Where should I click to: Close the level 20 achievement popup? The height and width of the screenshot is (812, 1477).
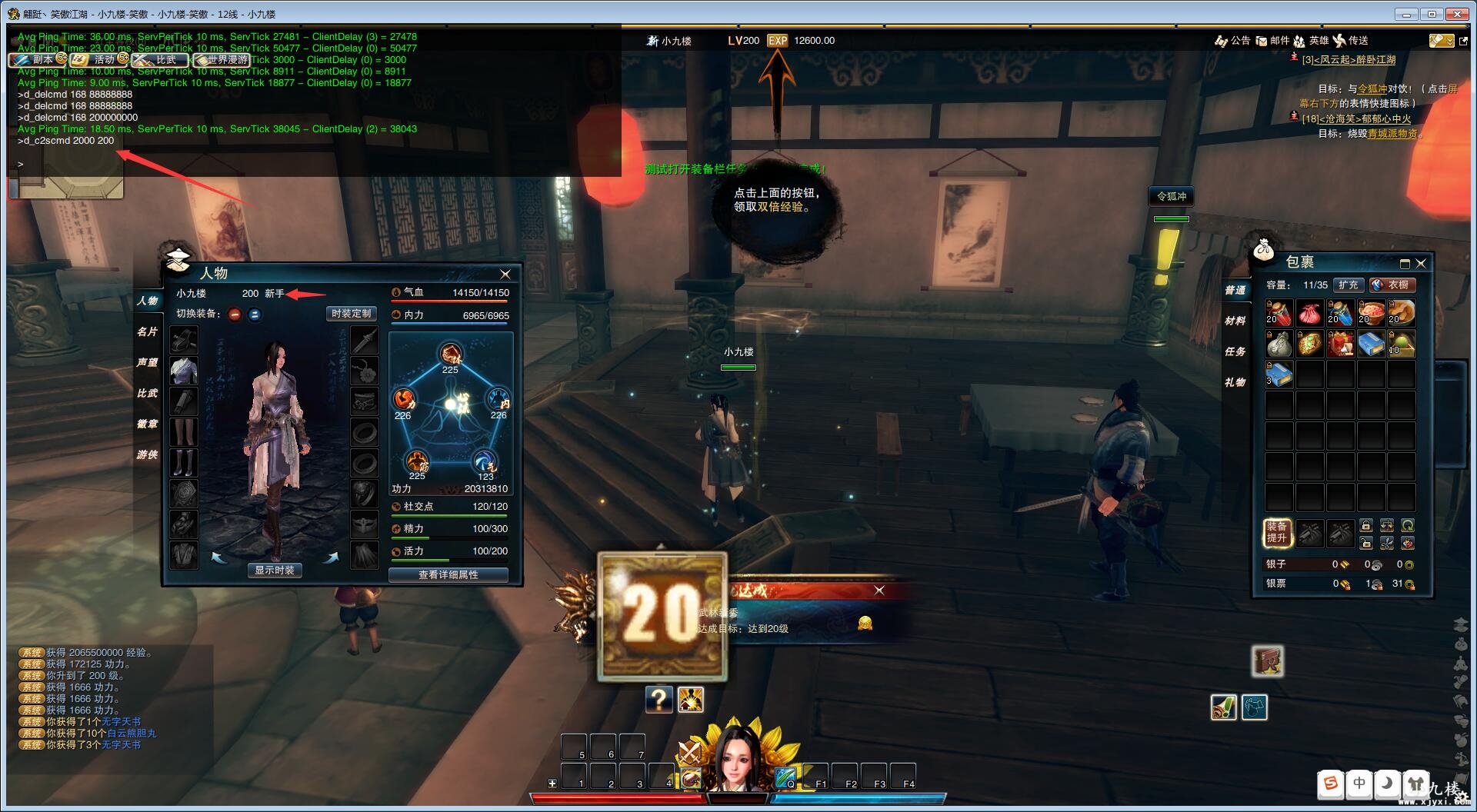(879, 591)
